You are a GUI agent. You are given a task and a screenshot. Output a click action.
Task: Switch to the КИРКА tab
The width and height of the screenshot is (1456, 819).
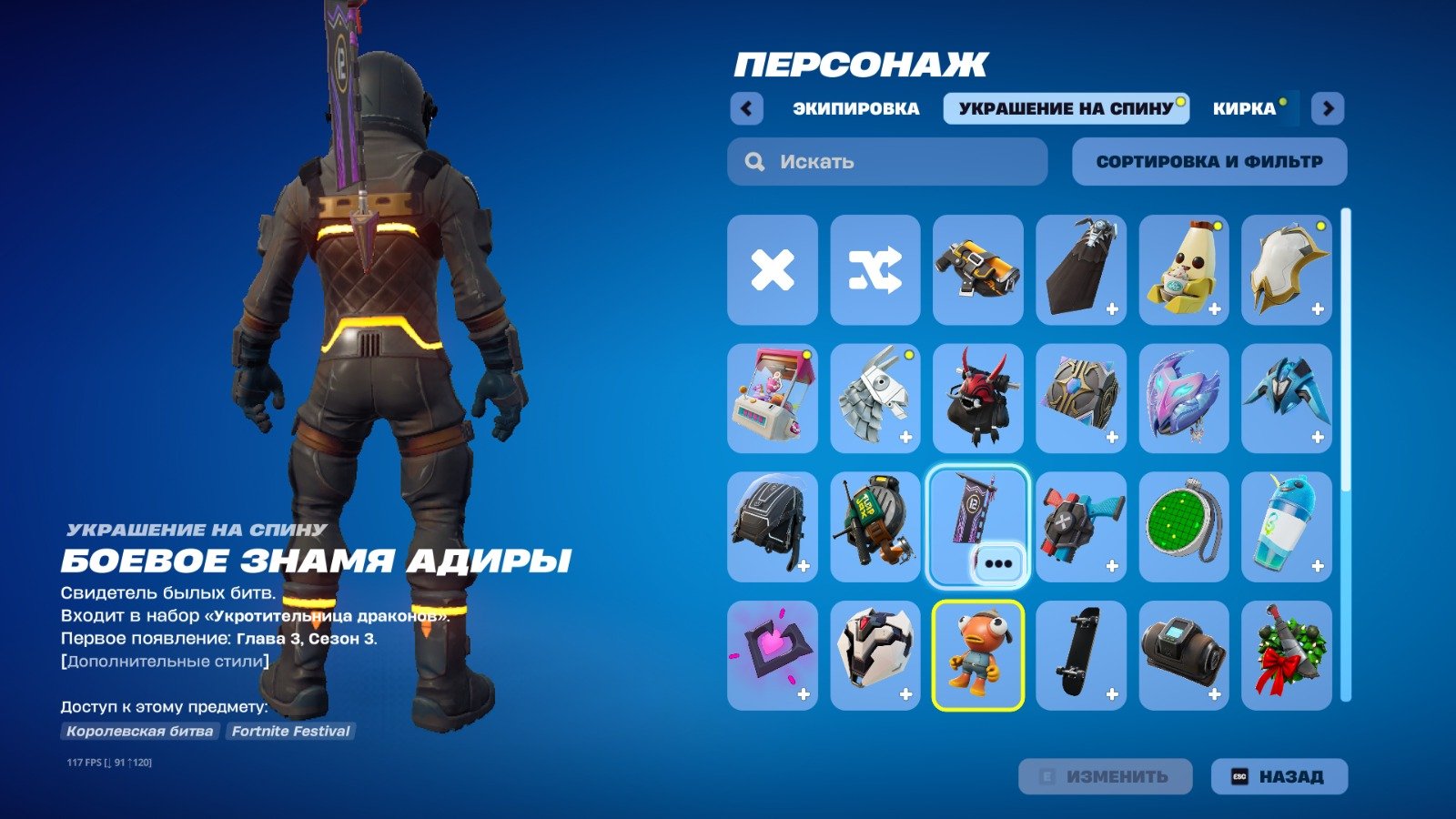[x=1245, y=107]
